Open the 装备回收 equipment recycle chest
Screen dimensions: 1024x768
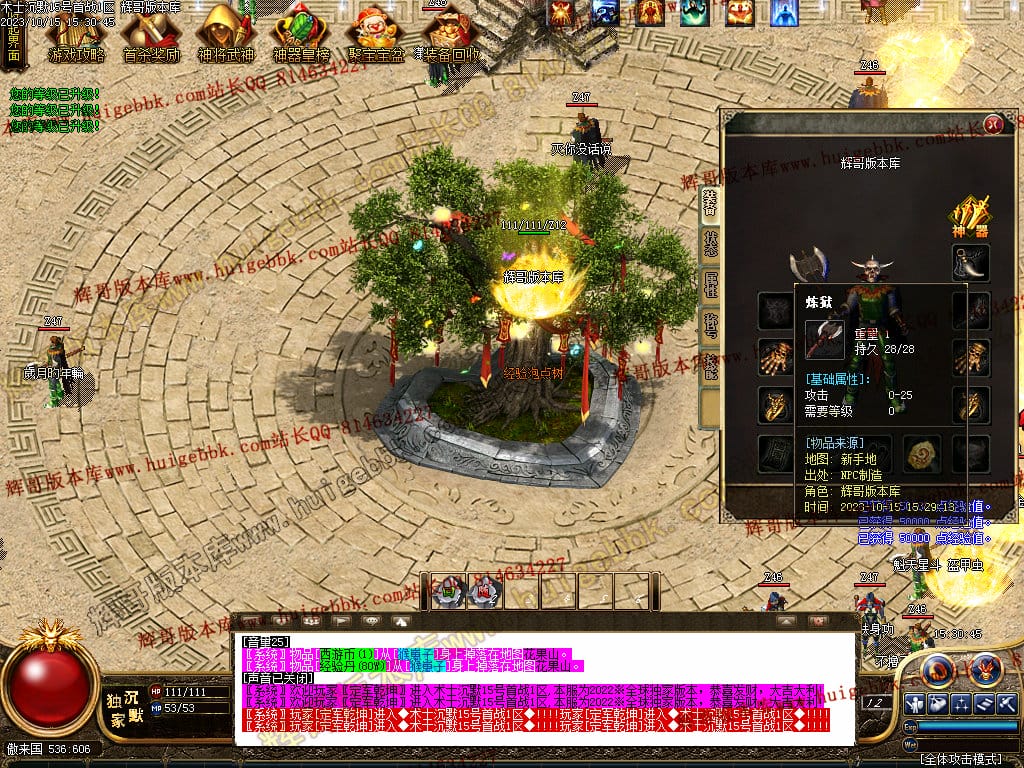(447, 35)
